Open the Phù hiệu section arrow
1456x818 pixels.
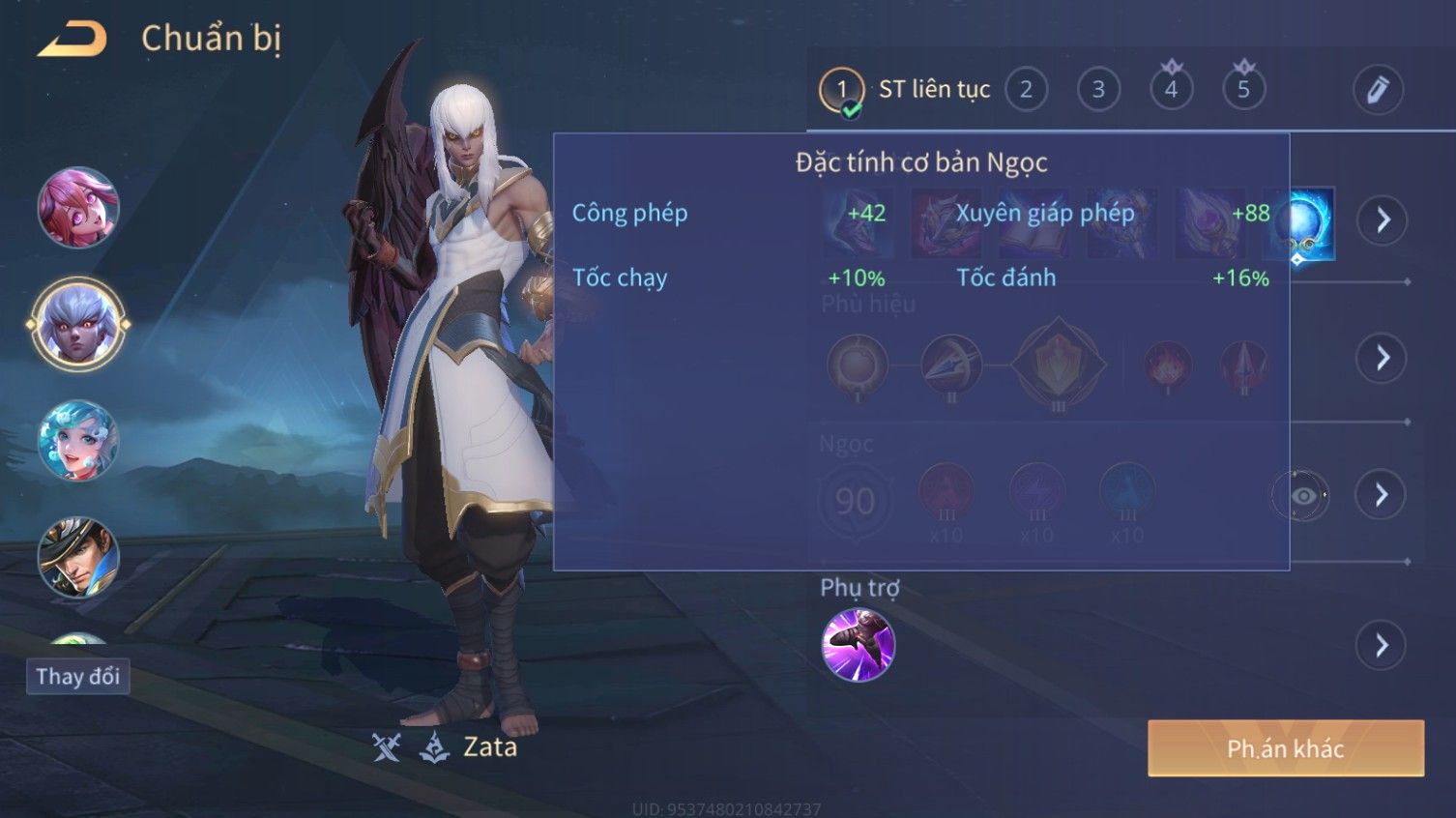(x=1383, y=359)
